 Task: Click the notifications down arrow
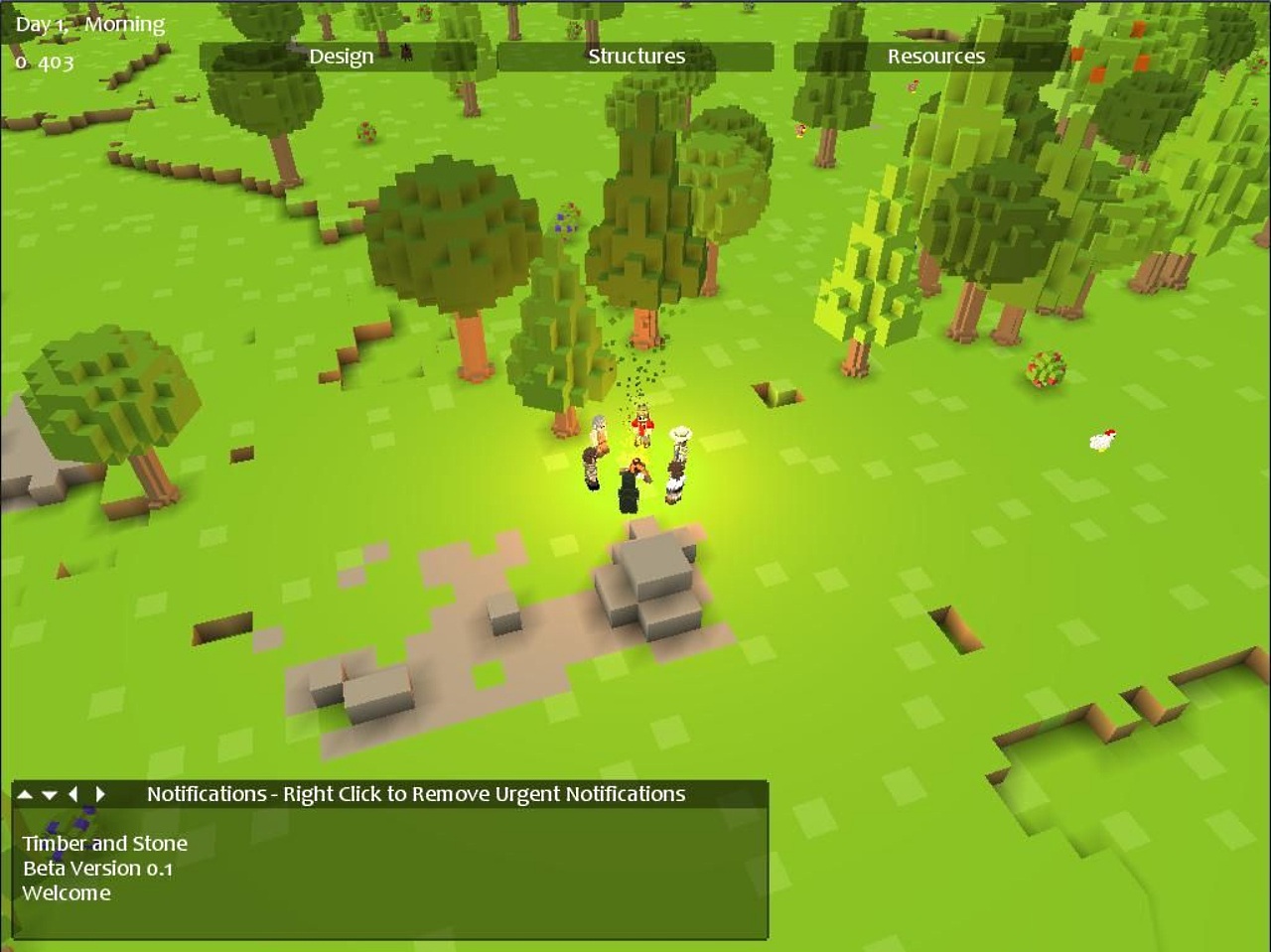click(50, 794)
